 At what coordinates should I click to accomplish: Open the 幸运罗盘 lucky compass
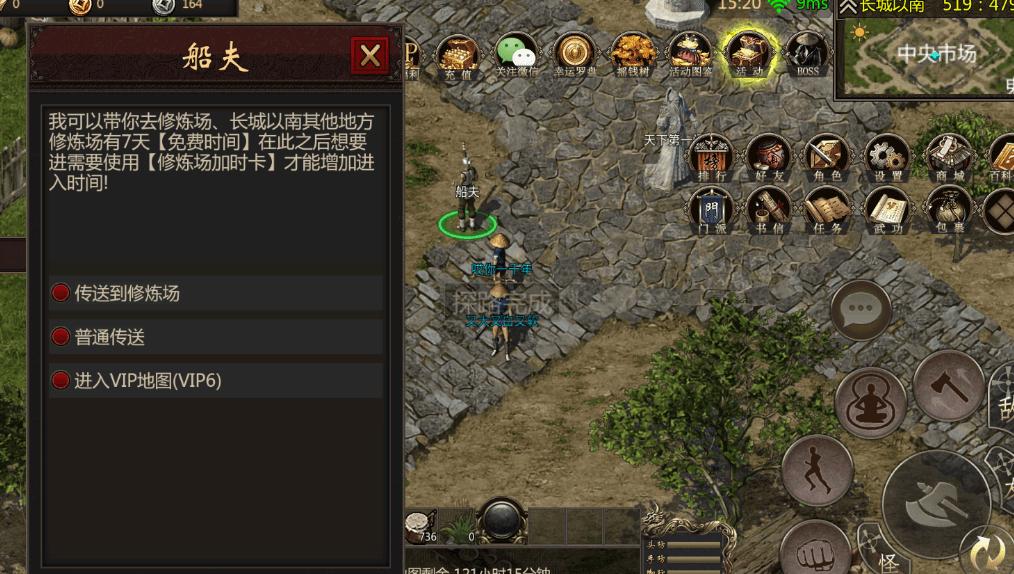pyautogui.click(x=575, y=55)
